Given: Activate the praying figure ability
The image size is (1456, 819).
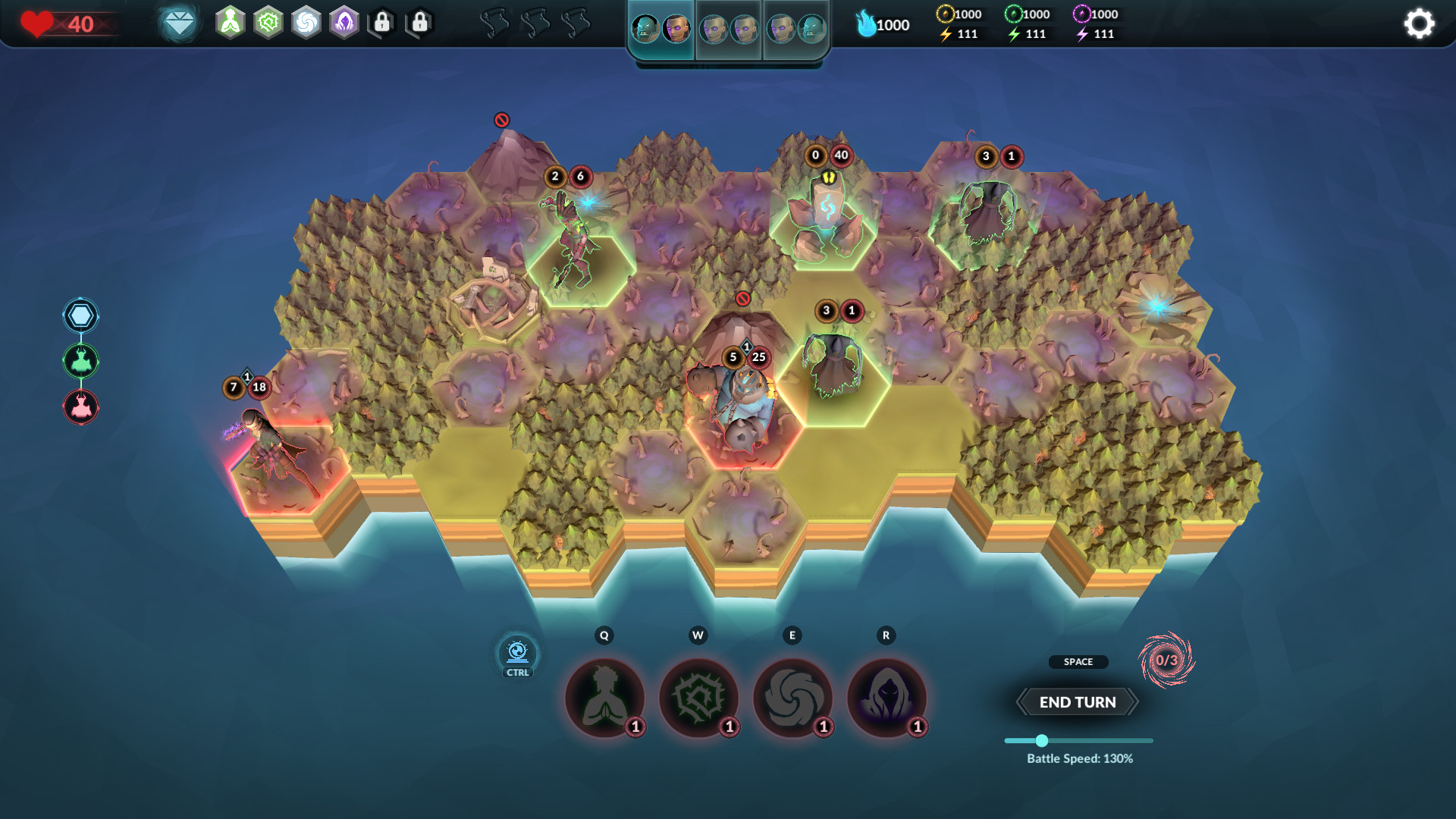Looking at the screenshot, I should pos(604,698).
